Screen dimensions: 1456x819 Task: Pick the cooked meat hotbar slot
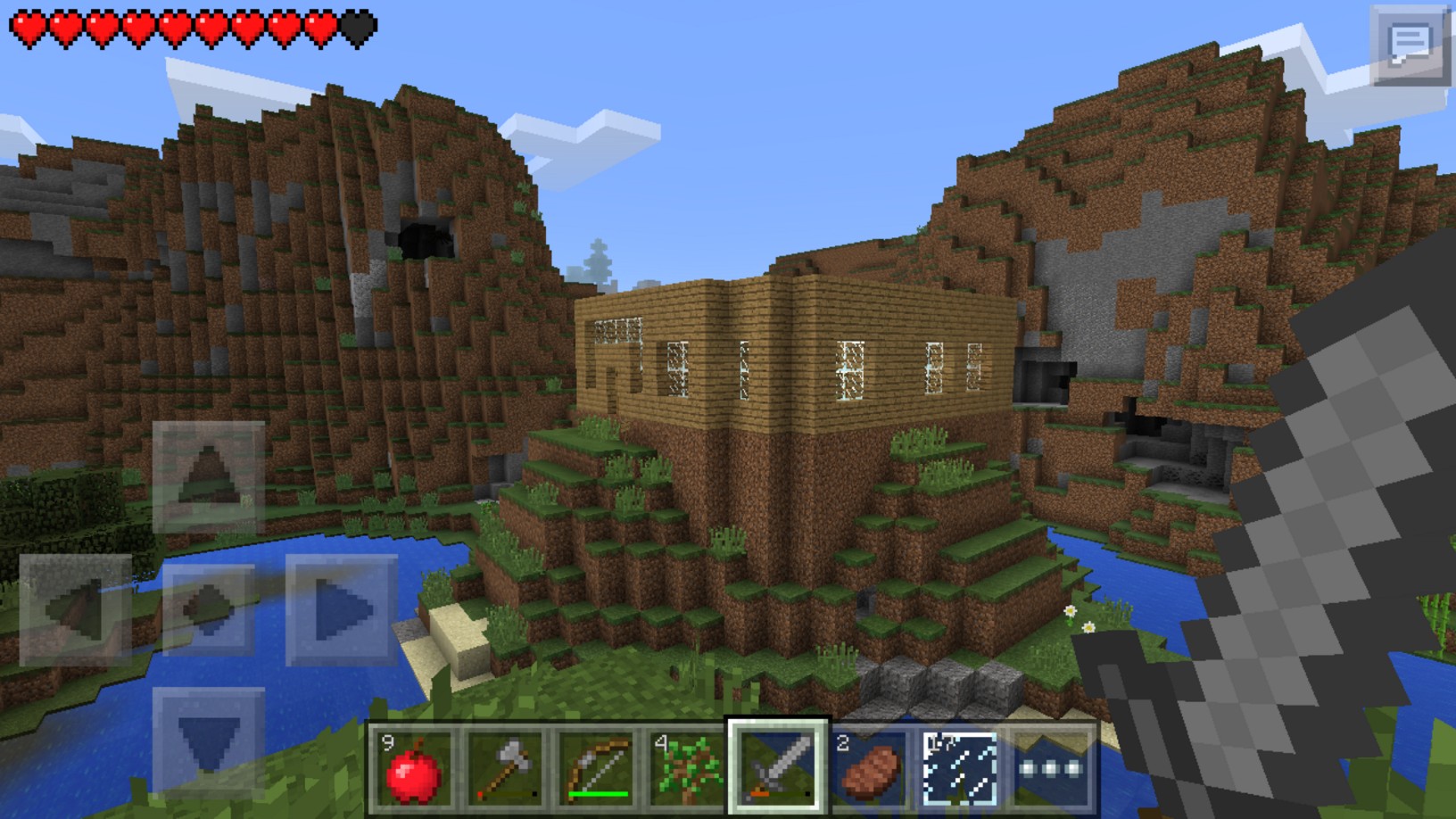(869, 767)
